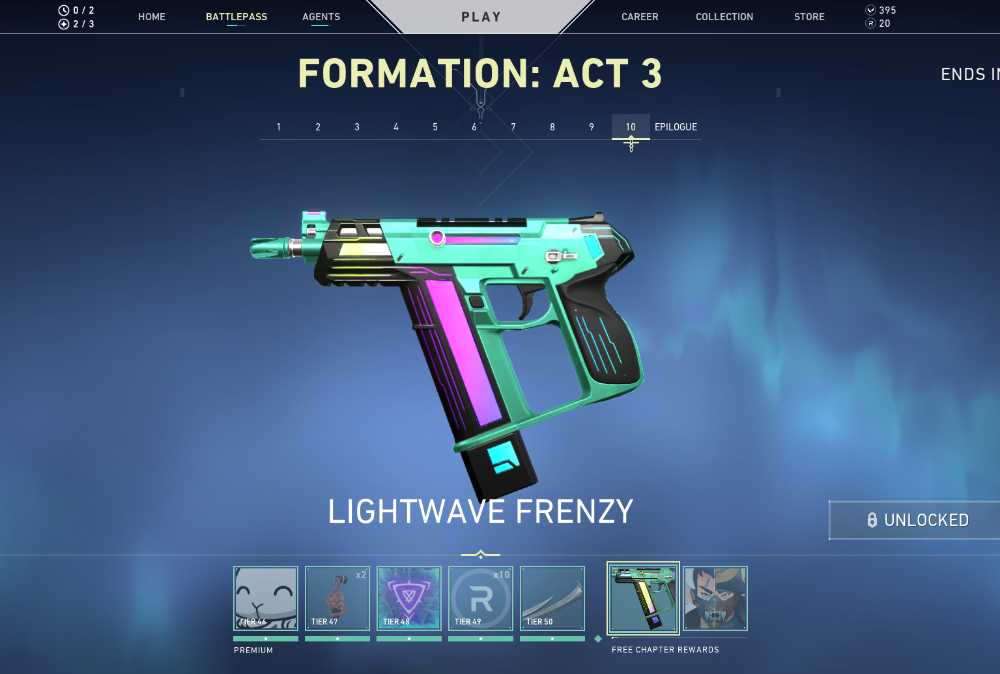The height and width of the screenshot is (674, 1000).
Task: Click the Unlocked button
Action: [x=915, y=520]
